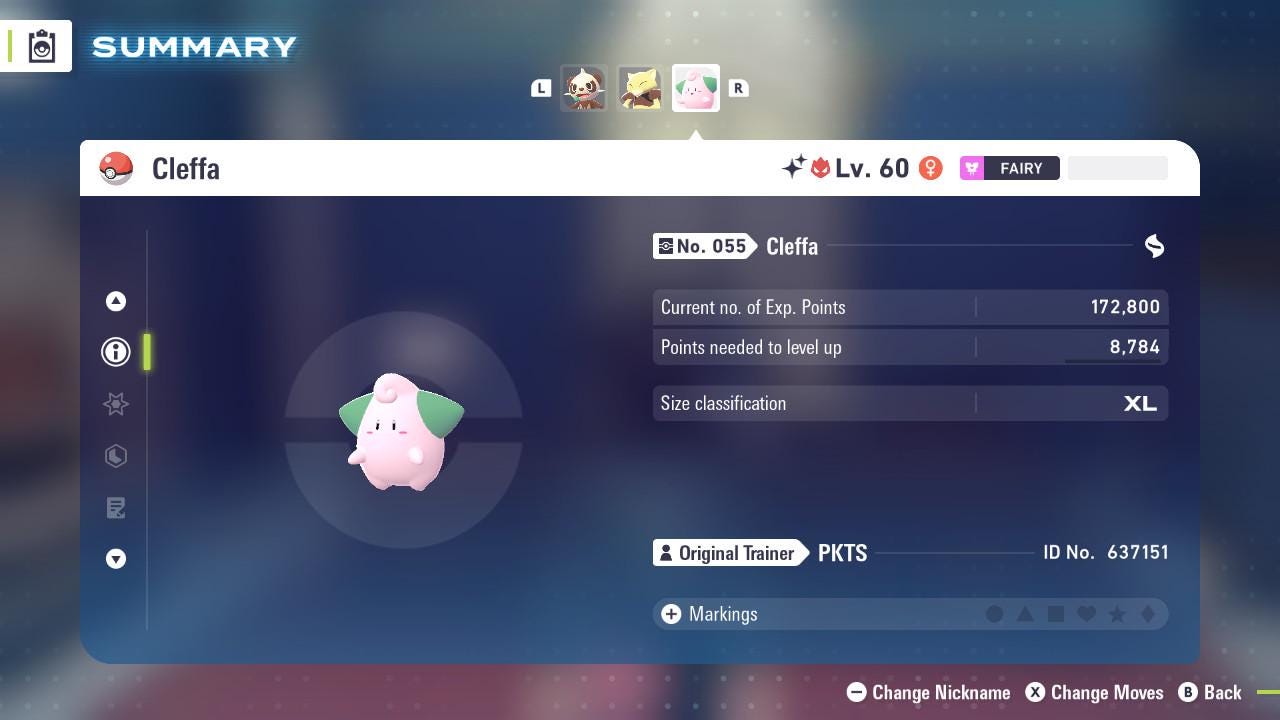Image resolution: width=1280 pixels, height=720 pixels.
Task: Switch to Abra's summary thumbnail
Action: [639, 88]
